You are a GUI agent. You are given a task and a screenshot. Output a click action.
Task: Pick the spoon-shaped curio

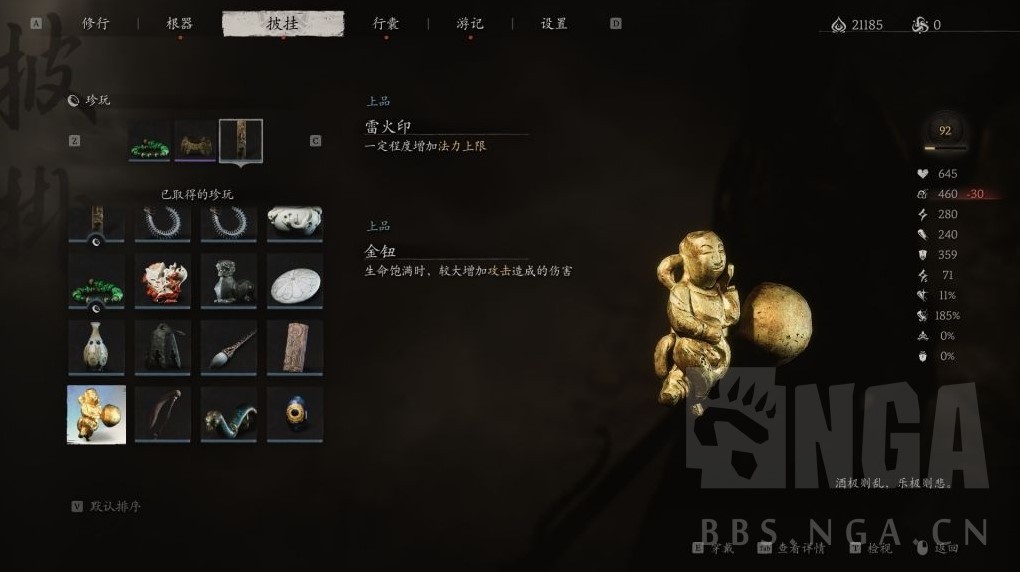pyautogui.click(x=228, y=346)
